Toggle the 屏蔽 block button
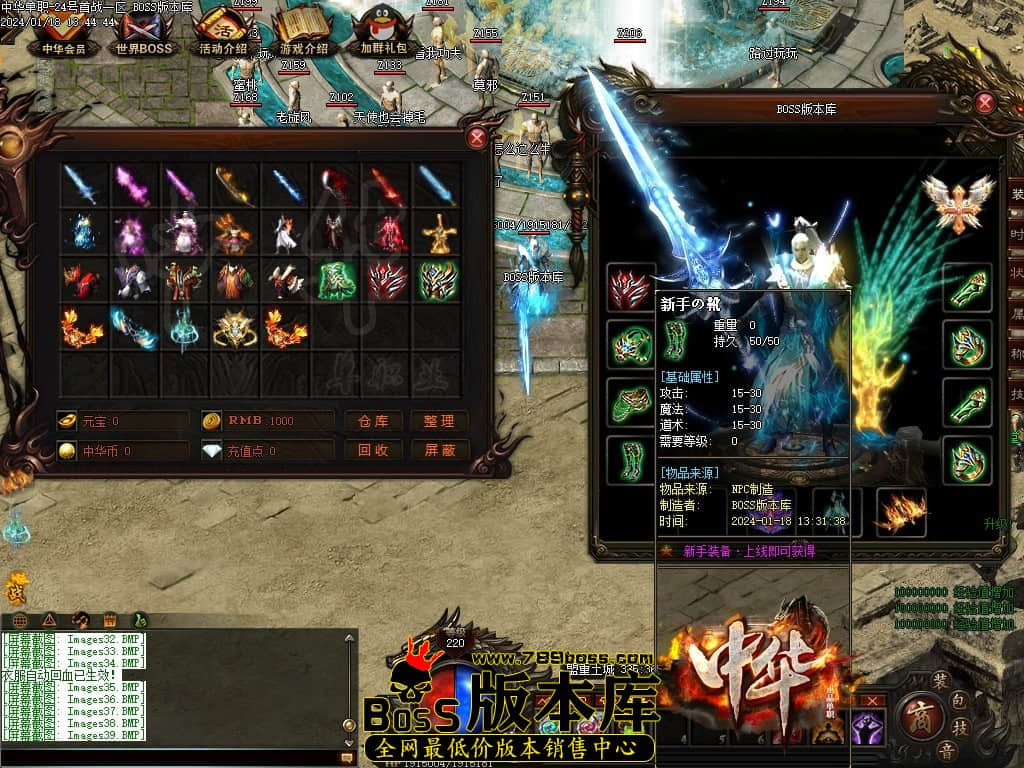 click(439, 450)
